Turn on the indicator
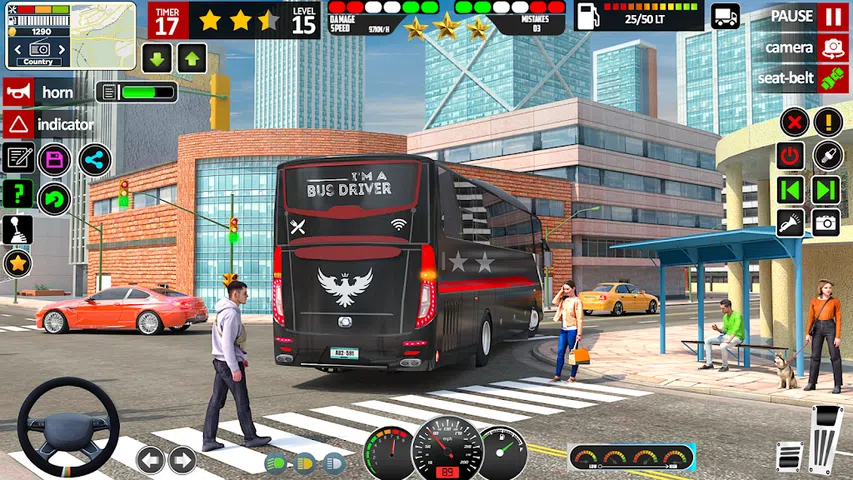 pos(18,125)
